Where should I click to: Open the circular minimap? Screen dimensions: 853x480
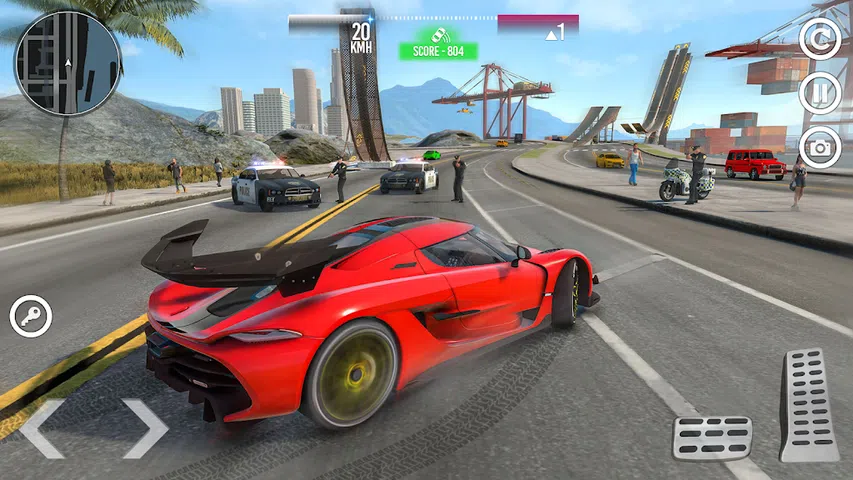coord(68,62)
